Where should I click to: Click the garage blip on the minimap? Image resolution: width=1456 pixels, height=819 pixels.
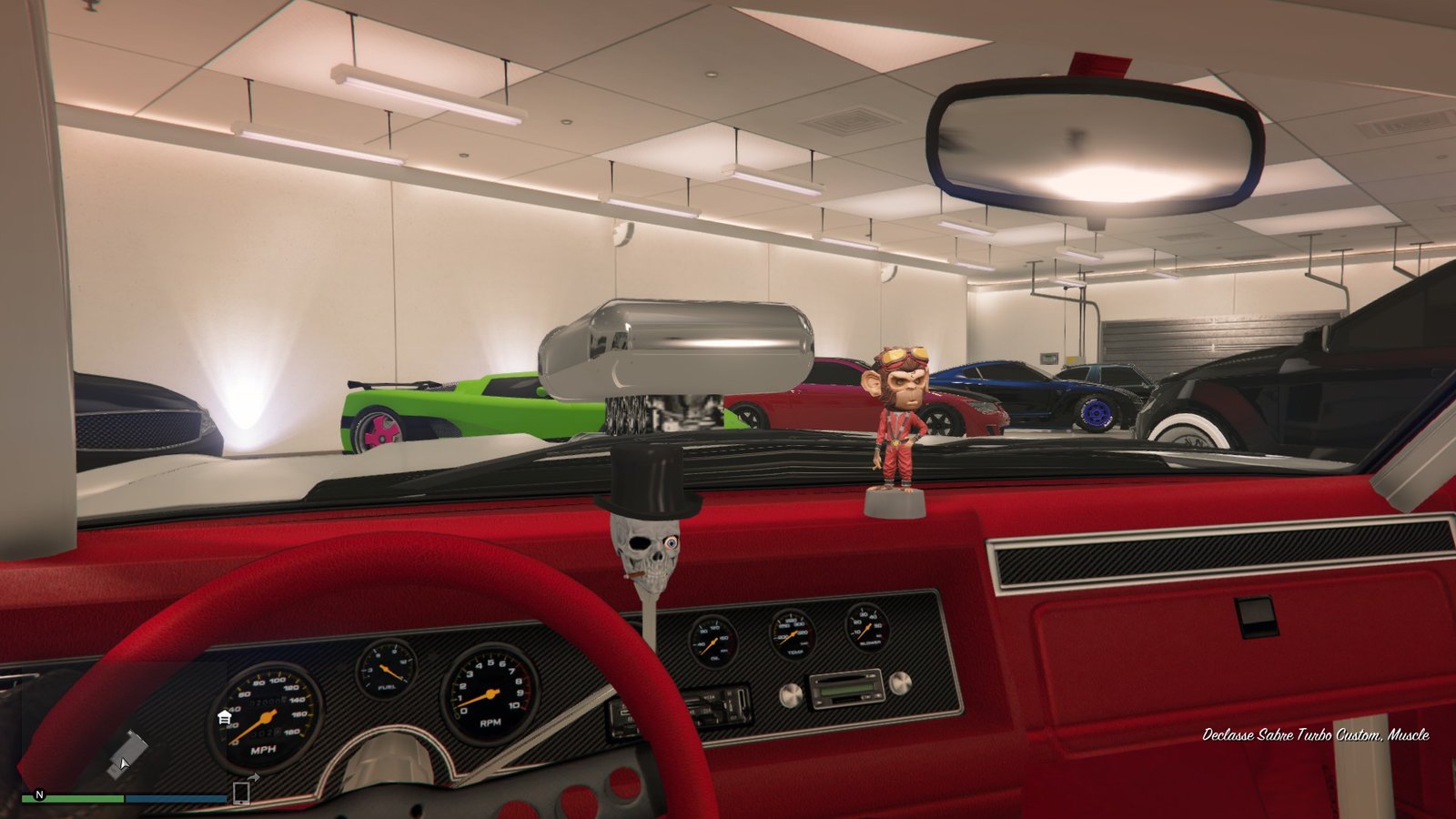coord(224,718)
